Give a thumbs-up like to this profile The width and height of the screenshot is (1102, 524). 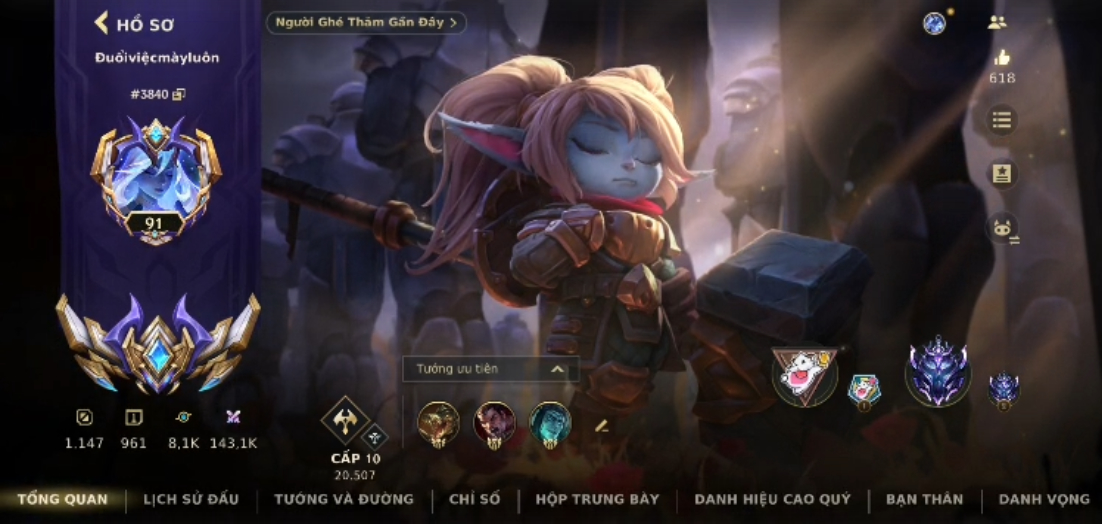pos(1001,58)
